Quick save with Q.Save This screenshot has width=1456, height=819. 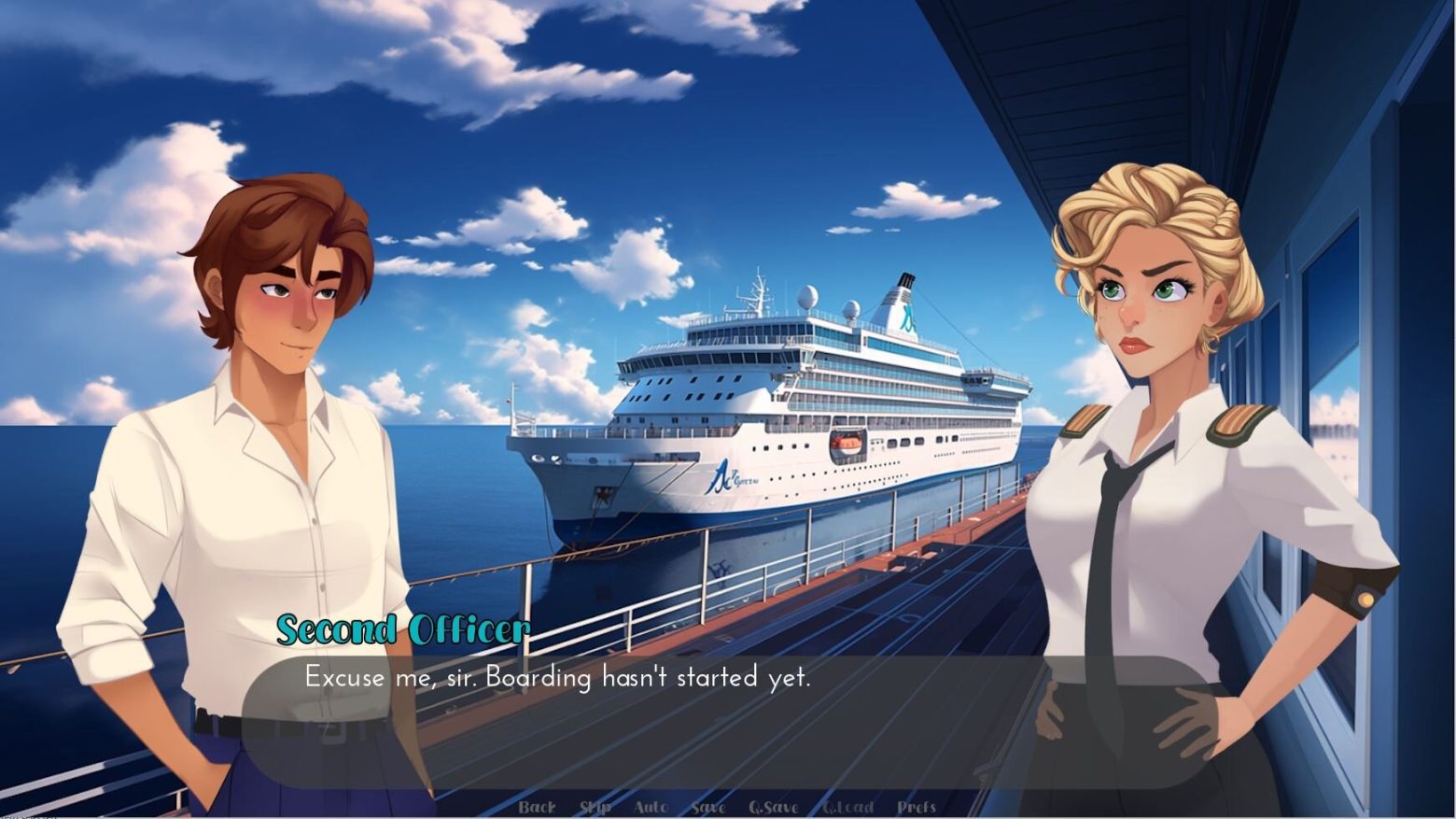(773, 807)
